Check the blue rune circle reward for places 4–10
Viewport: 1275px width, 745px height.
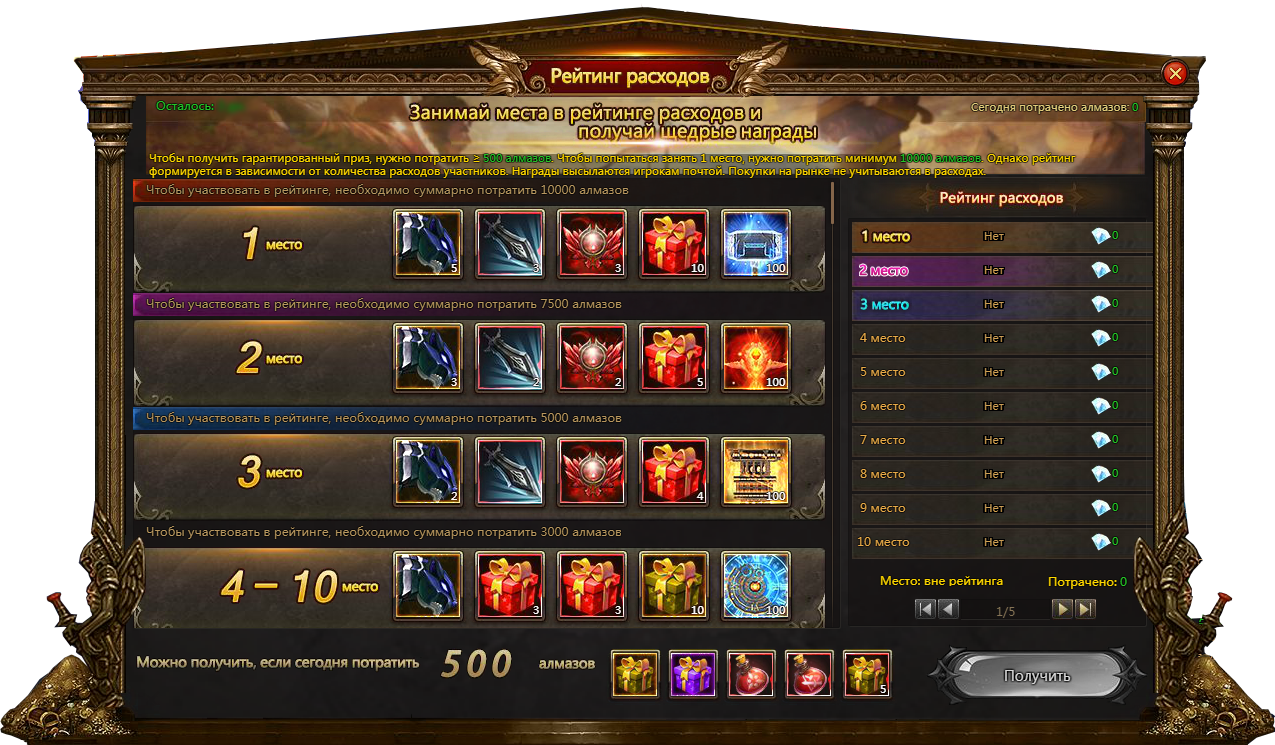pos(755,585)
